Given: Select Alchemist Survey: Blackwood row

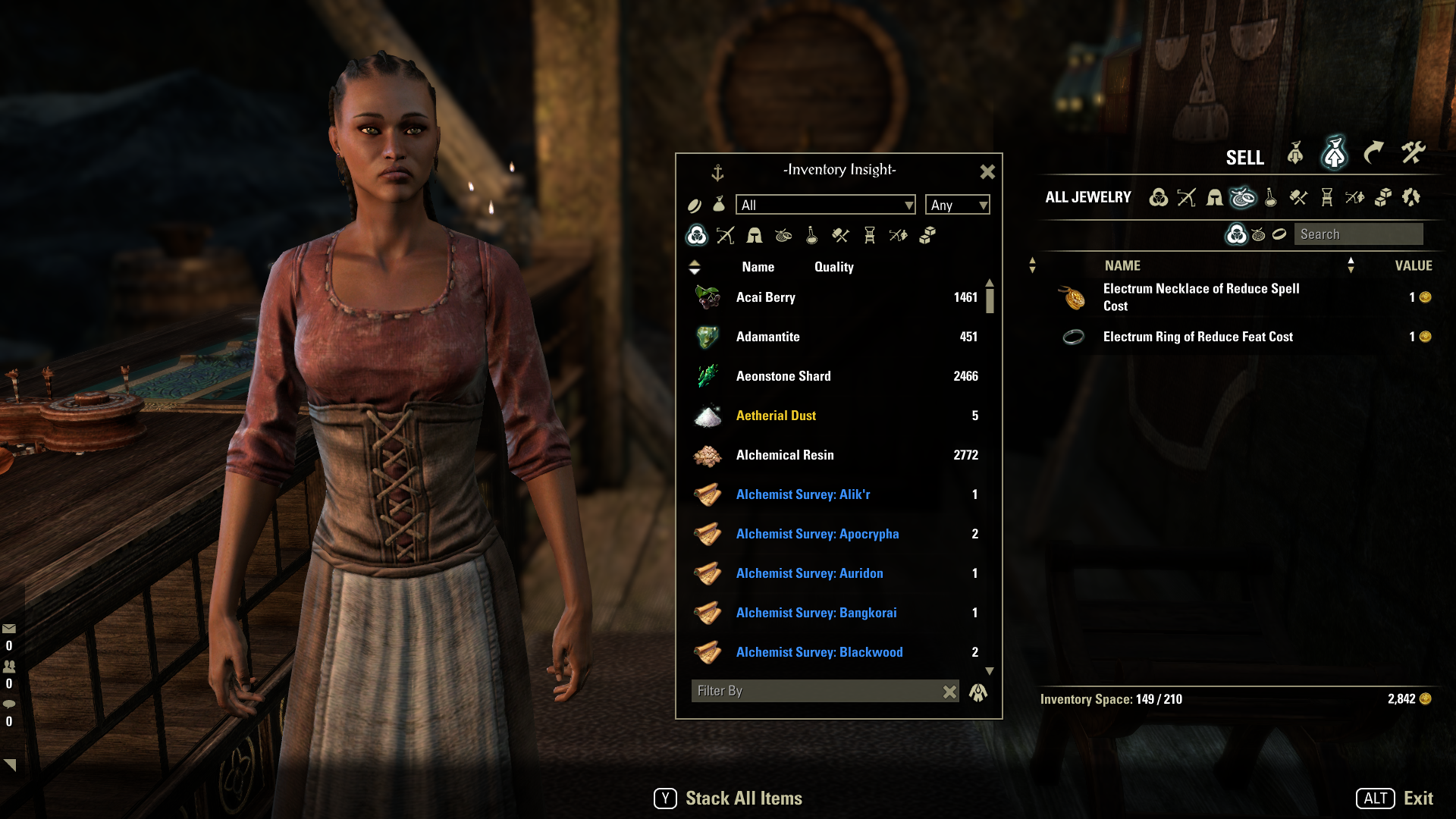Looking at the screenshot, I should (x=834, y=652).
